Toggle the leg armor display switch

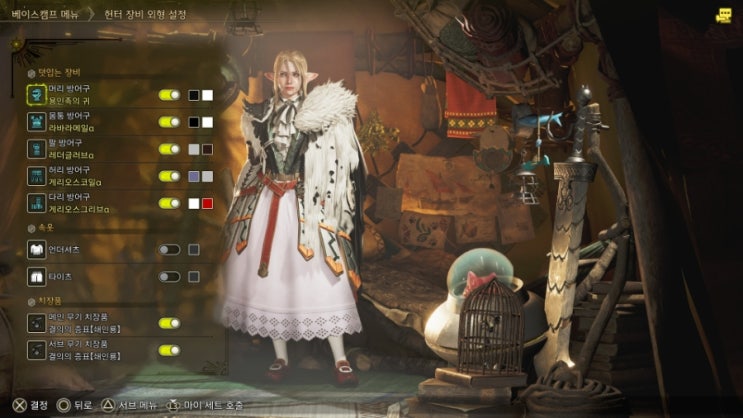(169, 203)
